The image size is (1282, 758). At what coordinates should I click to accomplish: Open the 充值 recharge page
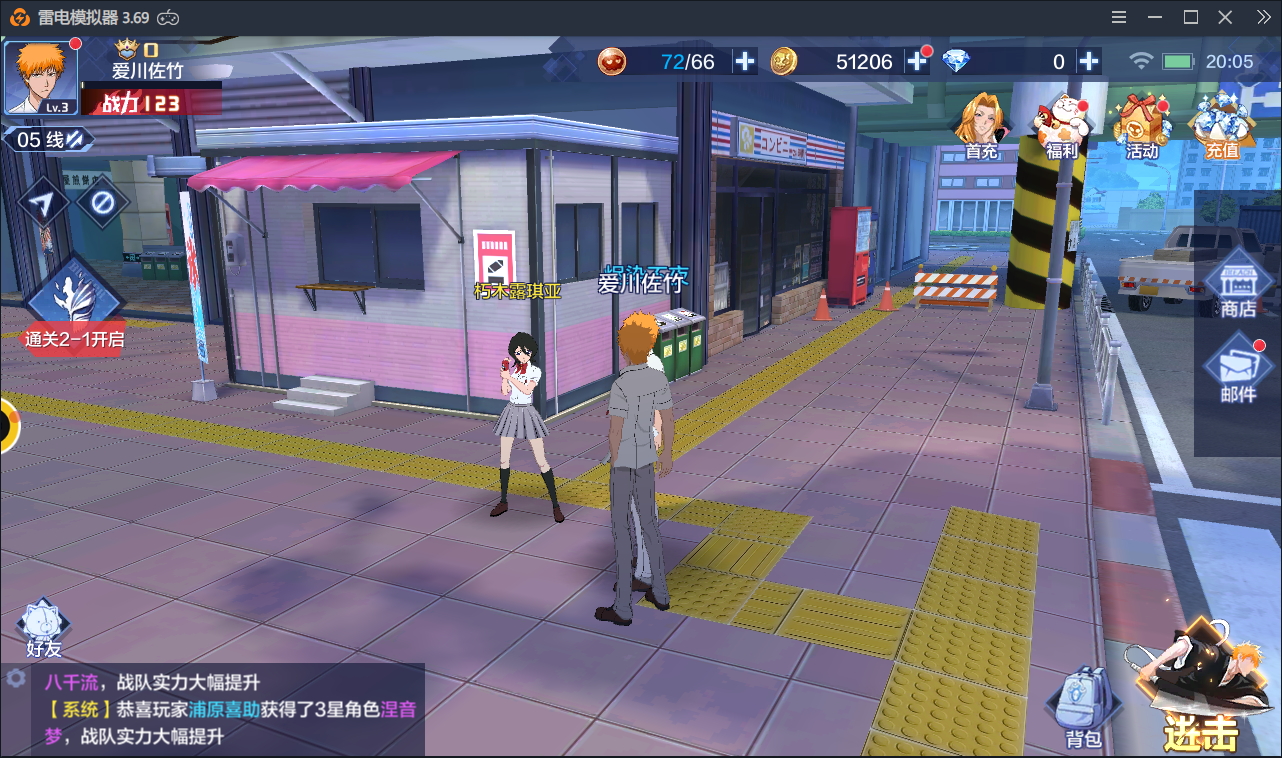click(x=1221, y=125)
